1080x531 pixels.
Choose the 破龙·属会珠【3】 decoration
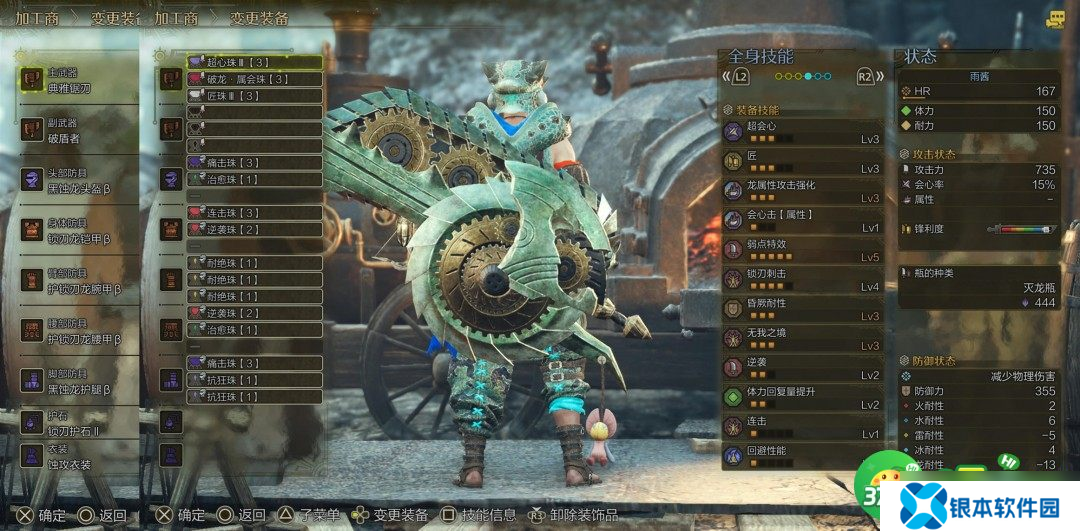tap(255, 79)
